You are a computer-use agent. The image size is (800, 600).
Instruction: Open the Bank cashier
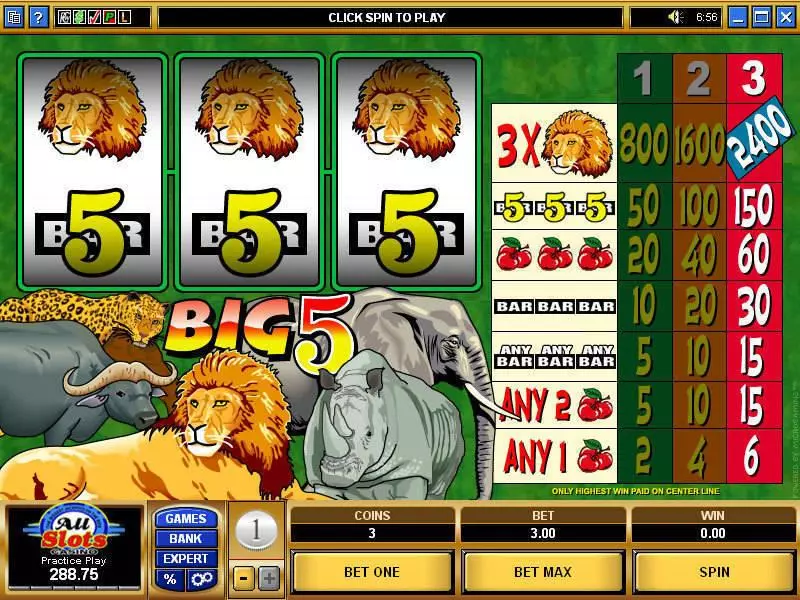pyautogui.click(x=185, y=538)
